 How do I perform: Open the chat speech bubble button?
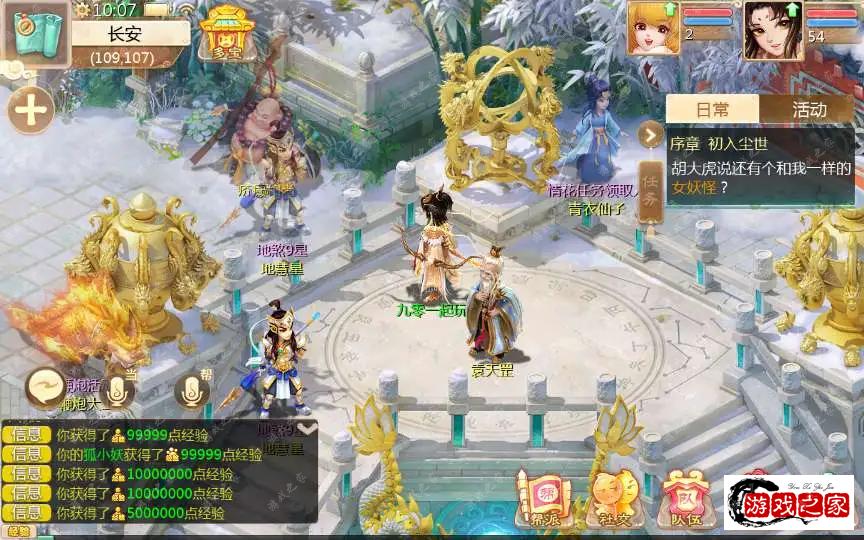(x=44, y=386)
